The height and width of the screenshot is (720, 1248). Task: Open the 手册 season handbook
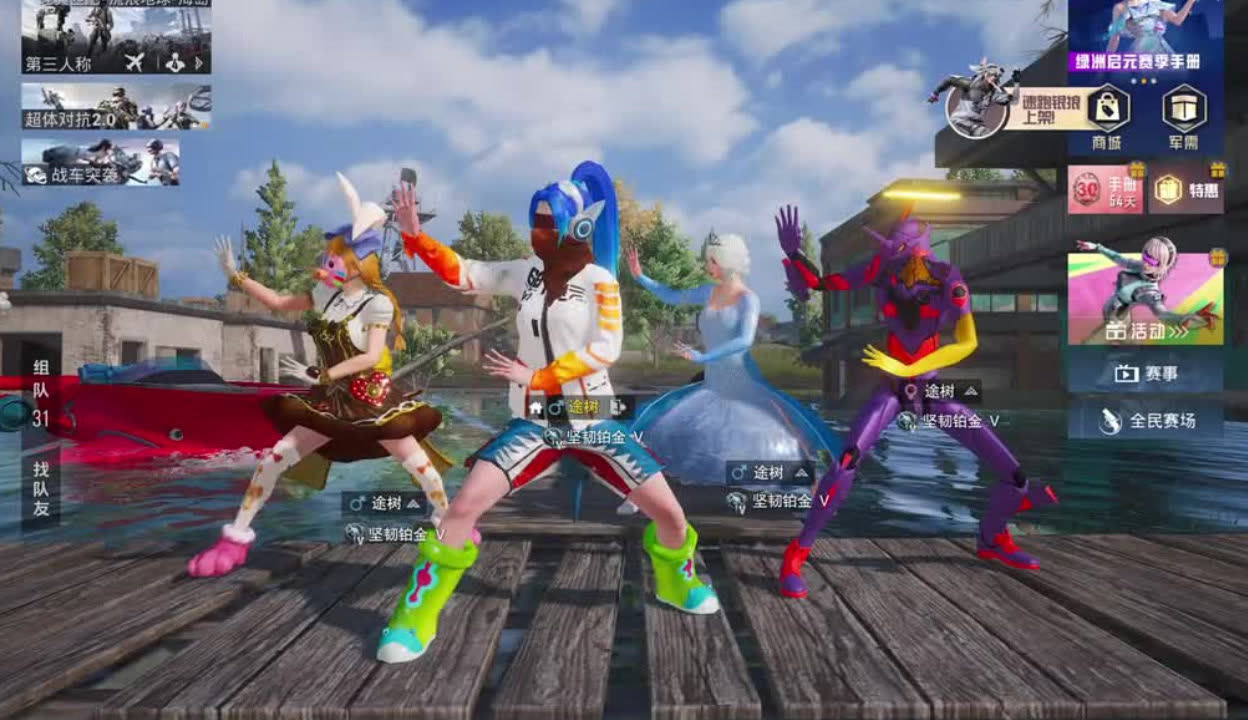[x=1105, y=188]
